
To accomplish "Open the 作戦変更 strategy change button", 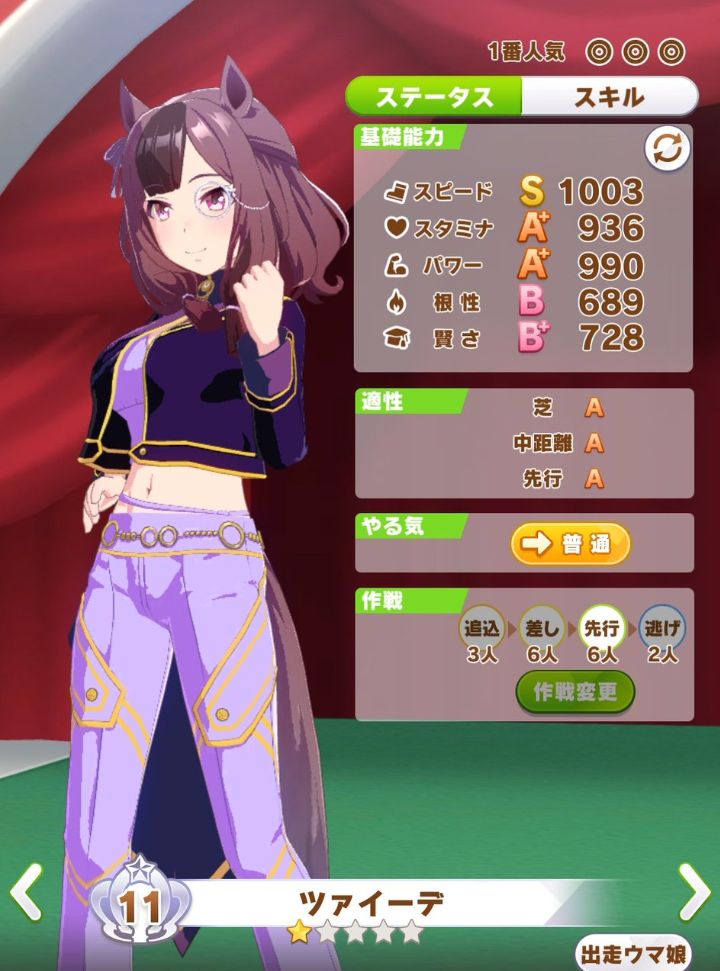I will point(575,692).
